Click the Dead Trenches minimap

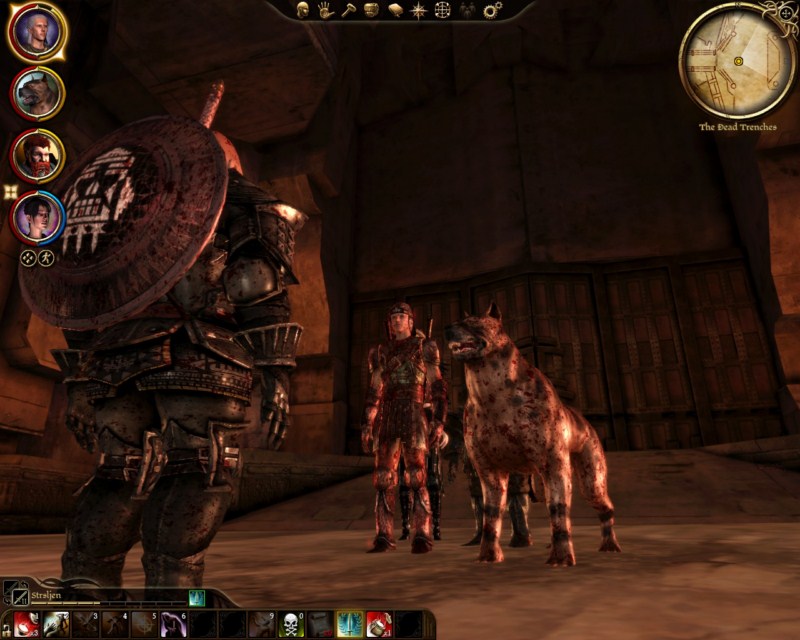tap(738, 61)
